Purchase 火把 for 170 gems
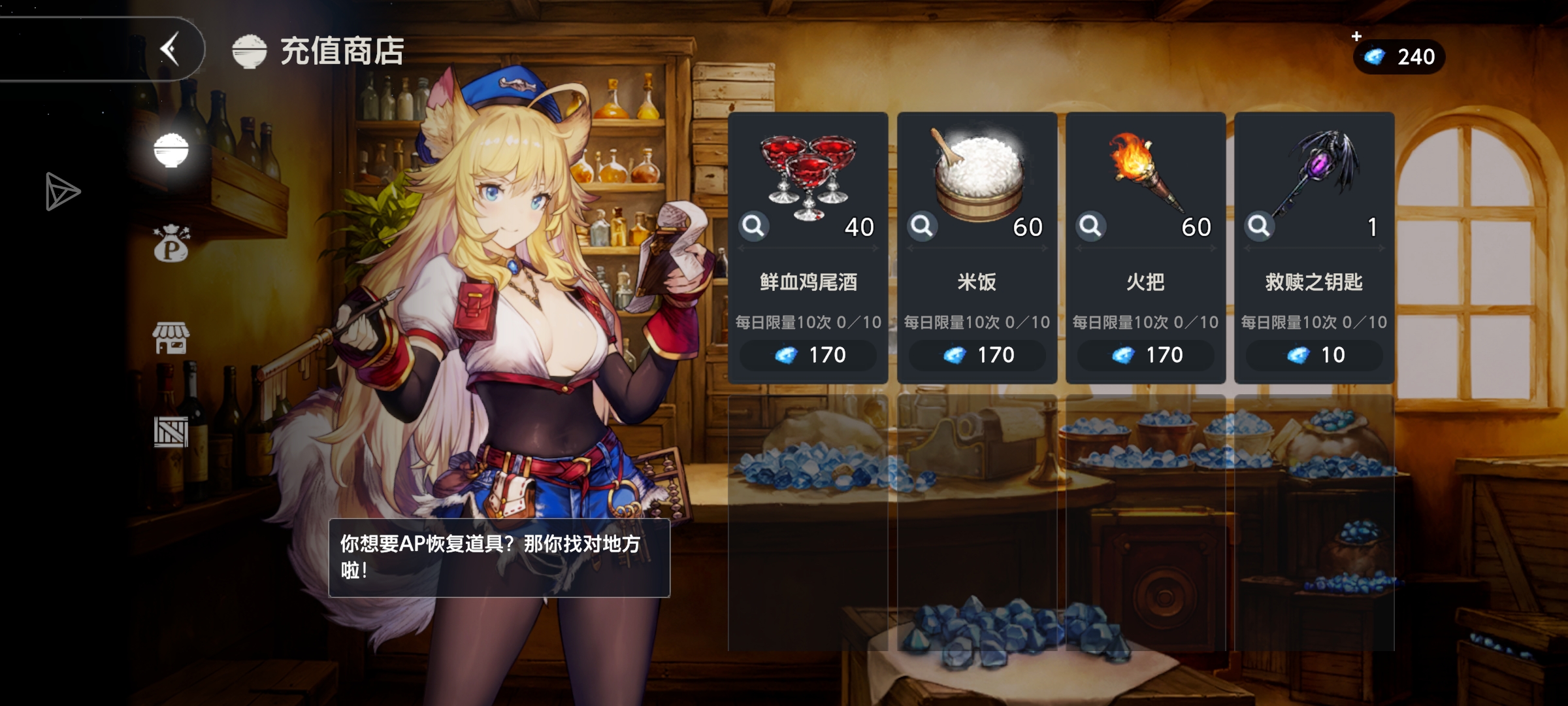This screenshot has width=1568, height=706. tap(1145, 355)
